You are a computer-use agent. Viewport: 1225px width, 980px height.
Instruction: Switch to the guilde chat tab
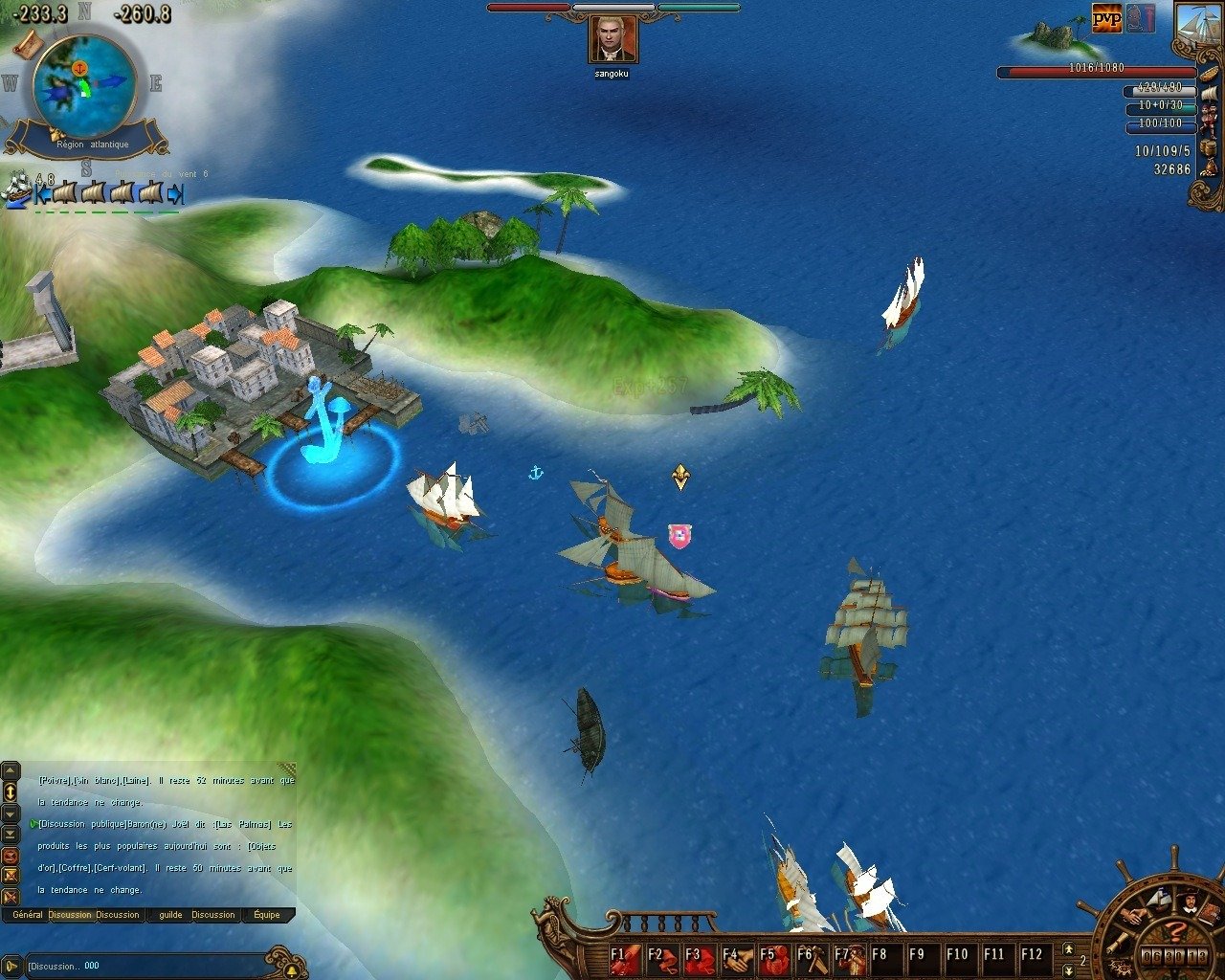coord(170,915)
